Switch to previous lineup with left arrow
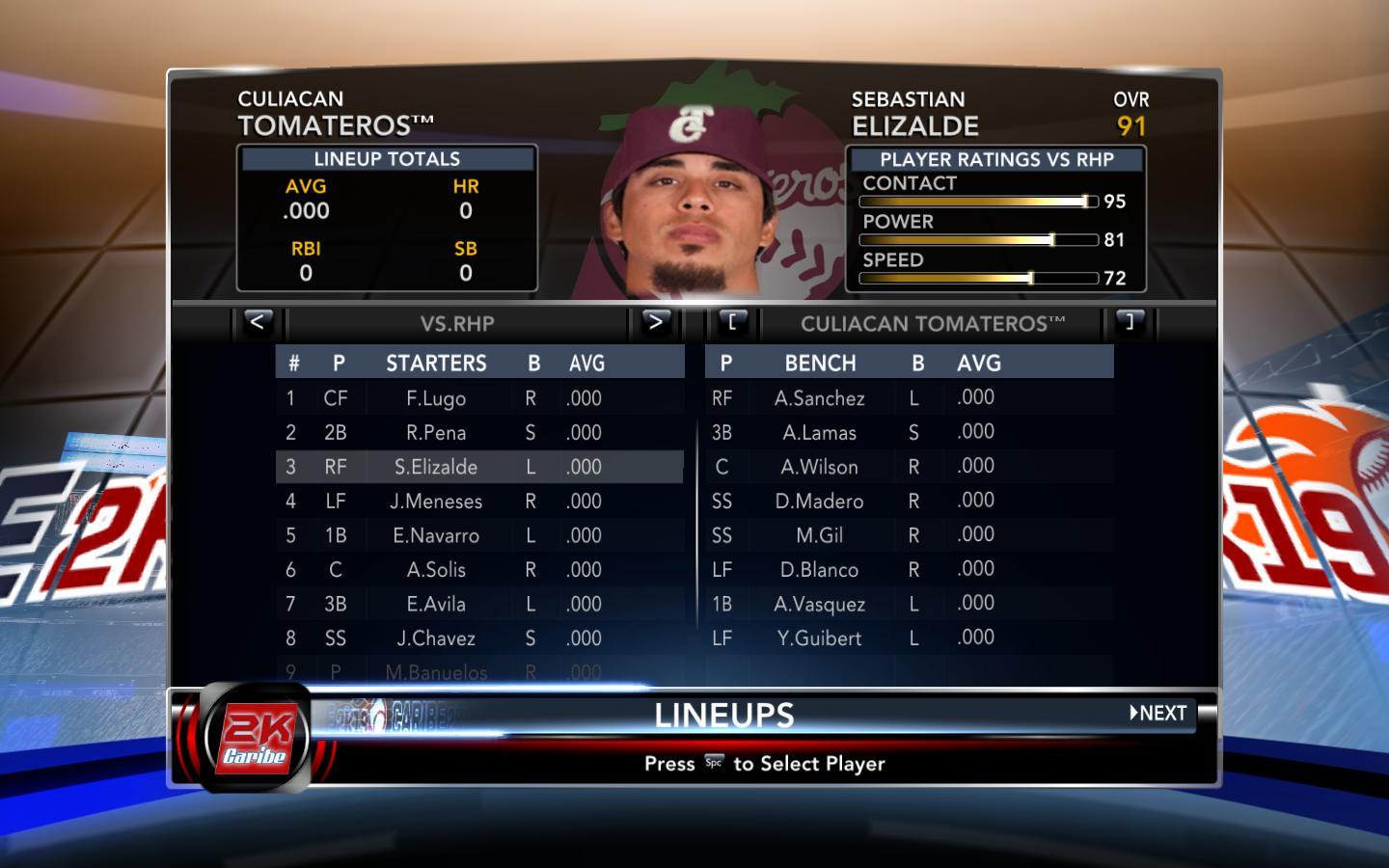Image resolution: width=1389 pixels, height=868 pixels. [257, 322]
